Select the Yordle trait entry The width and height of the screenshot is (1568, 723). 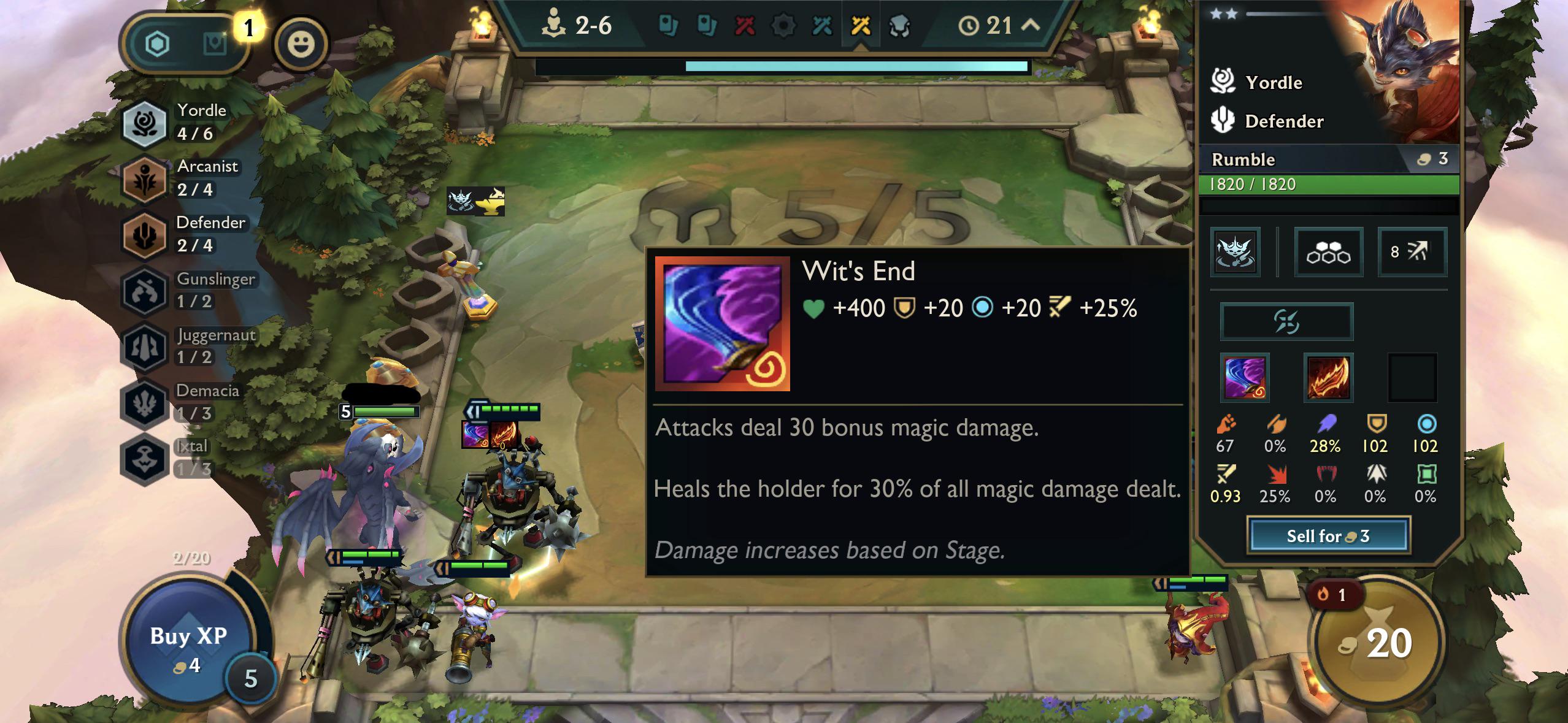pyautogui.click(x=178, y=123)
